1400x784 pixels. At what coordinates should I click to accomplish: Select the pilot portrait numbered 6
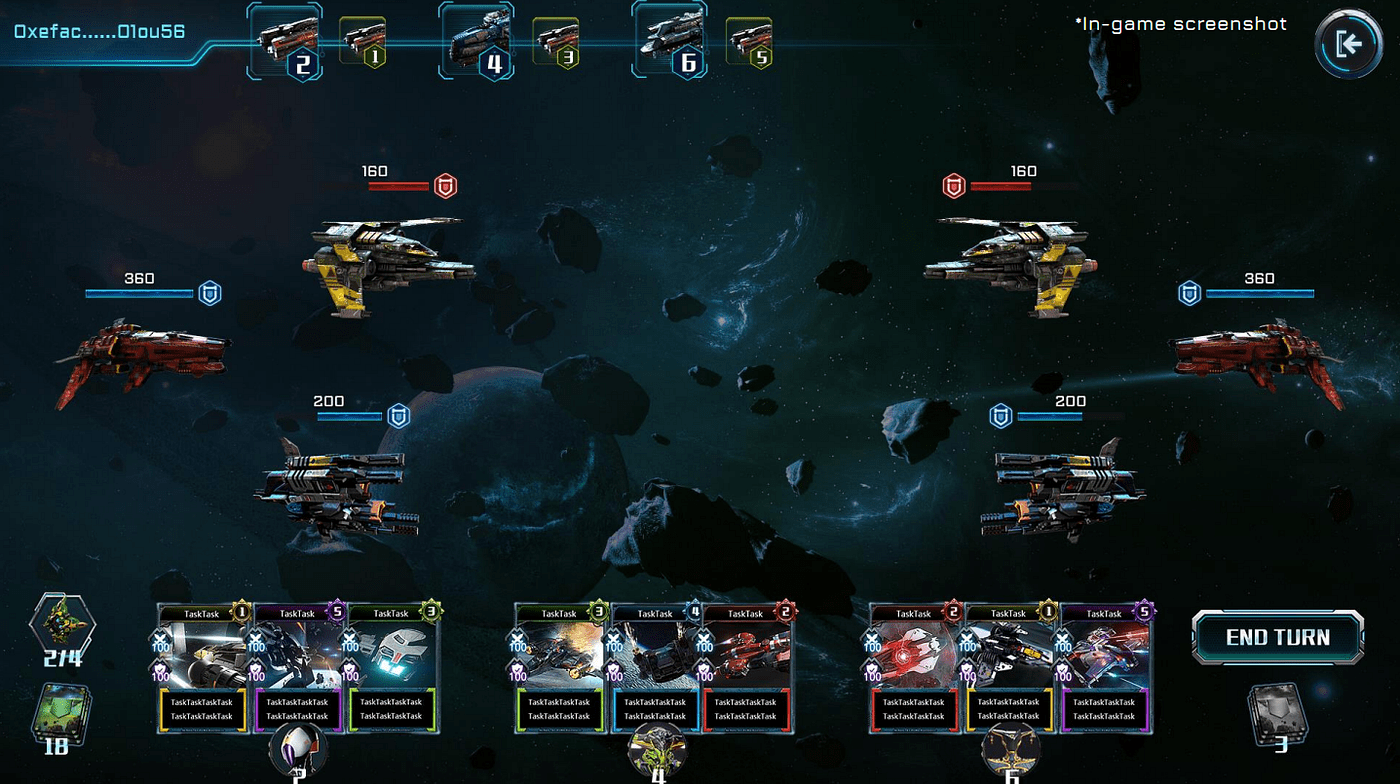pyautogui.click(x=1011, y=752)
